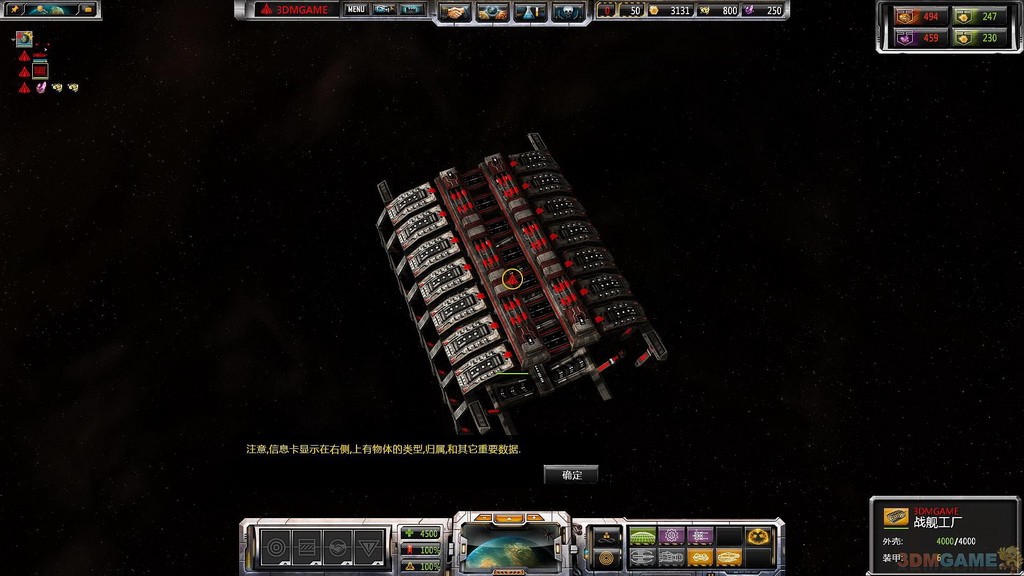
Task: Select the purple crystal icon in empire tree
Action: tap(41, 88)
